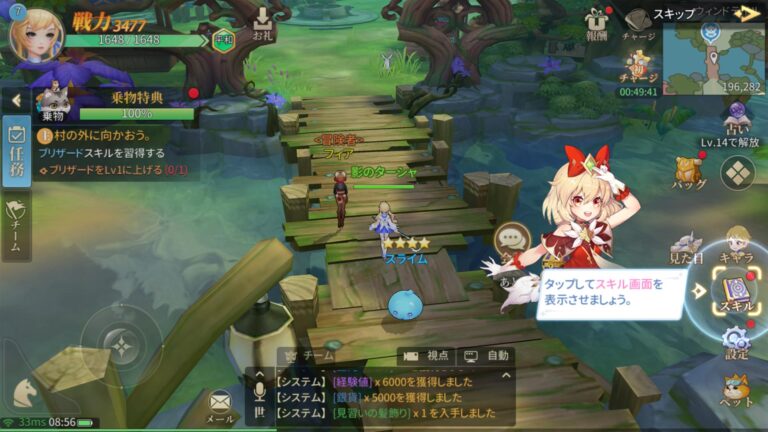Click the player avatar portrait

pos(35,33)
